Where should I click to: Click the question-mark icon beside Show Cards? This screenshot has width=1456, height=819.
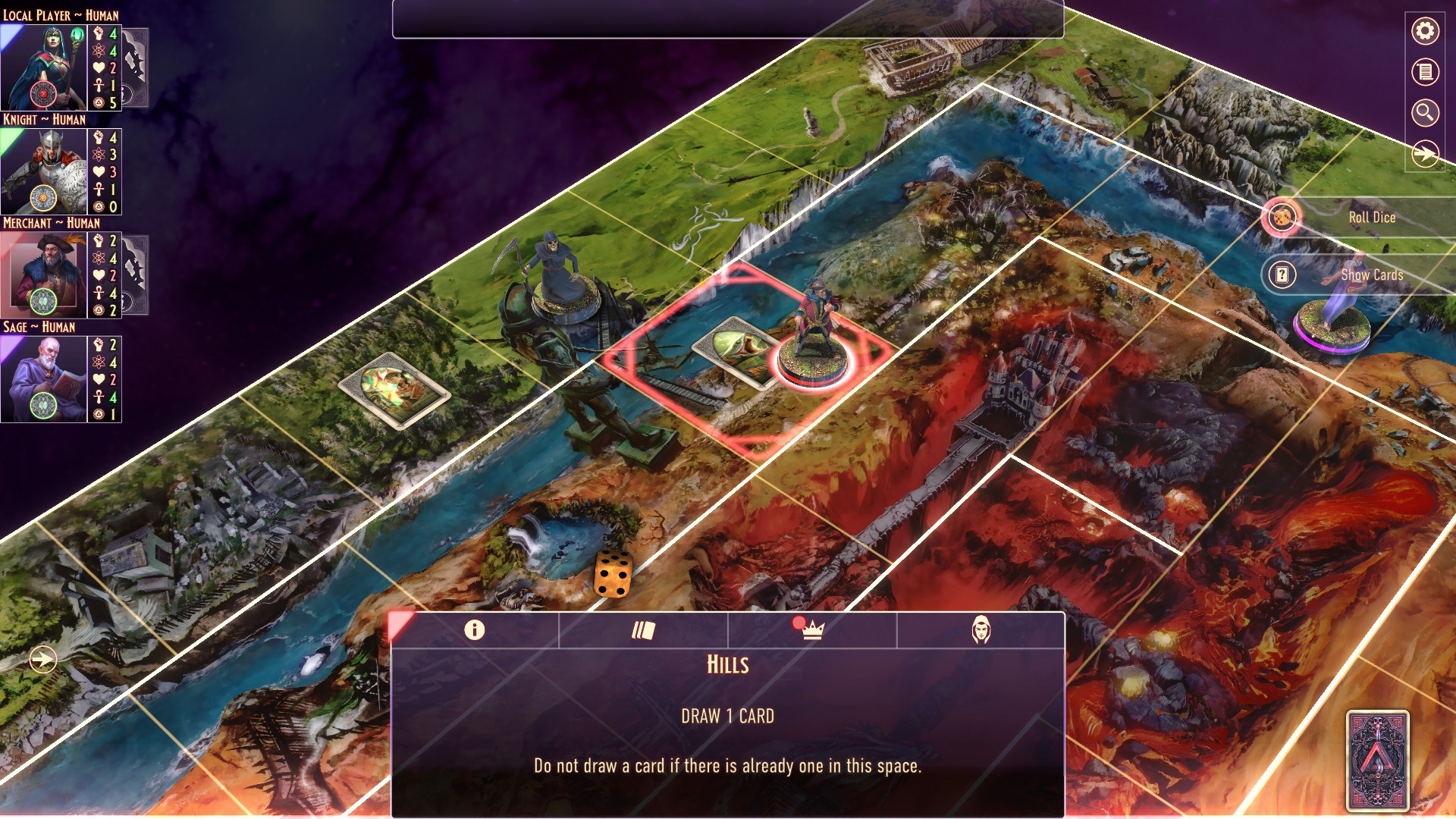tap(1282, 275)
